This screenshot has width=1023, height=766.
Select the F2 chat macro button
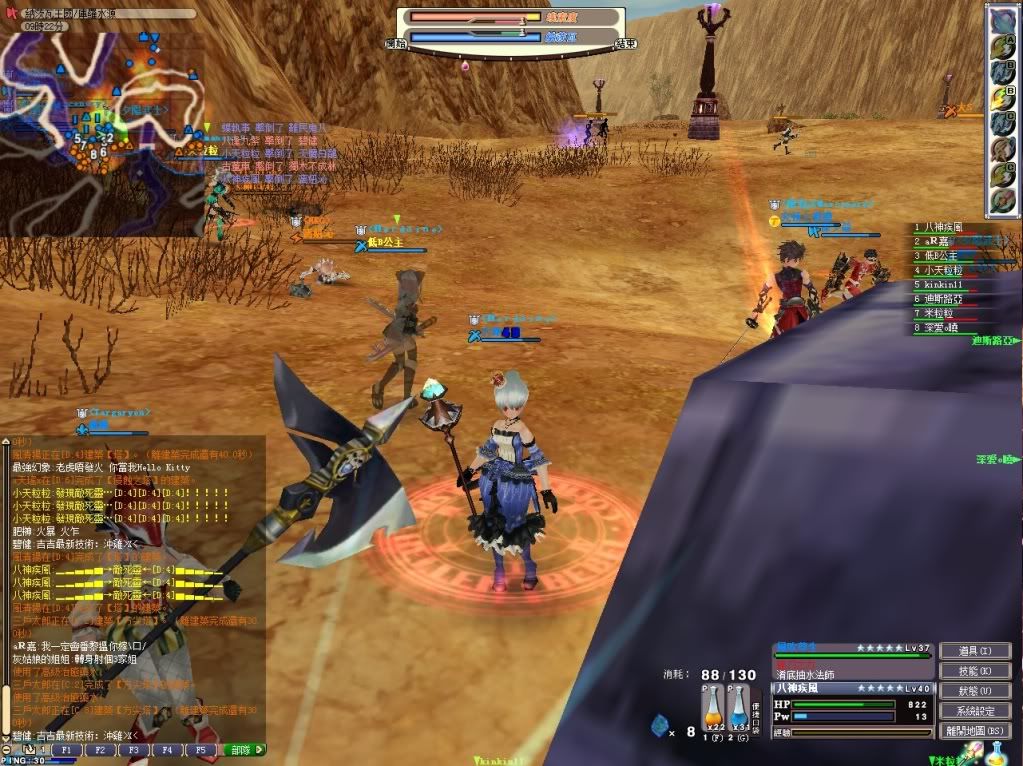(x=100, y=749)
